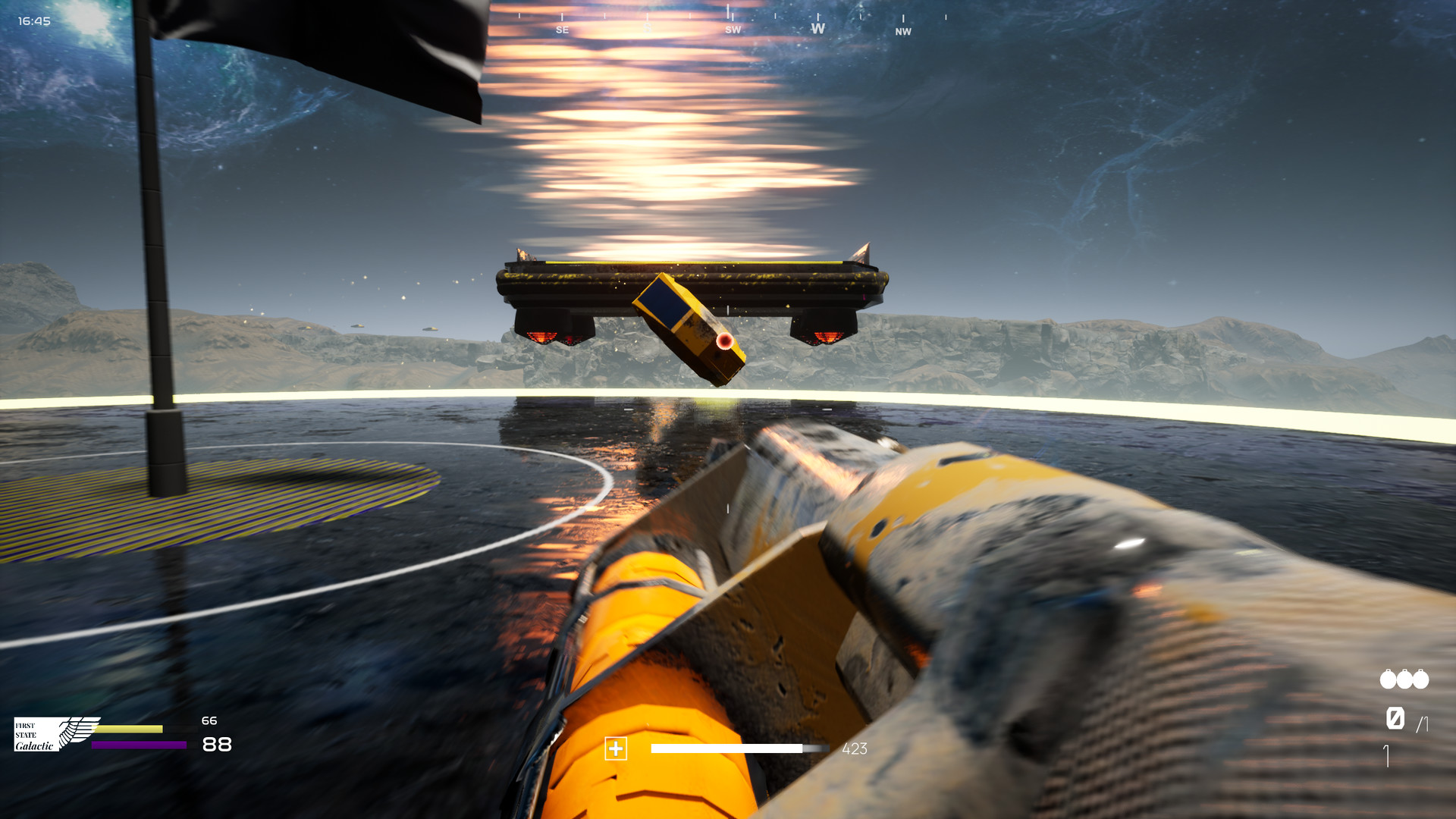Click the match timer reading 16:45

click(35, 20)
